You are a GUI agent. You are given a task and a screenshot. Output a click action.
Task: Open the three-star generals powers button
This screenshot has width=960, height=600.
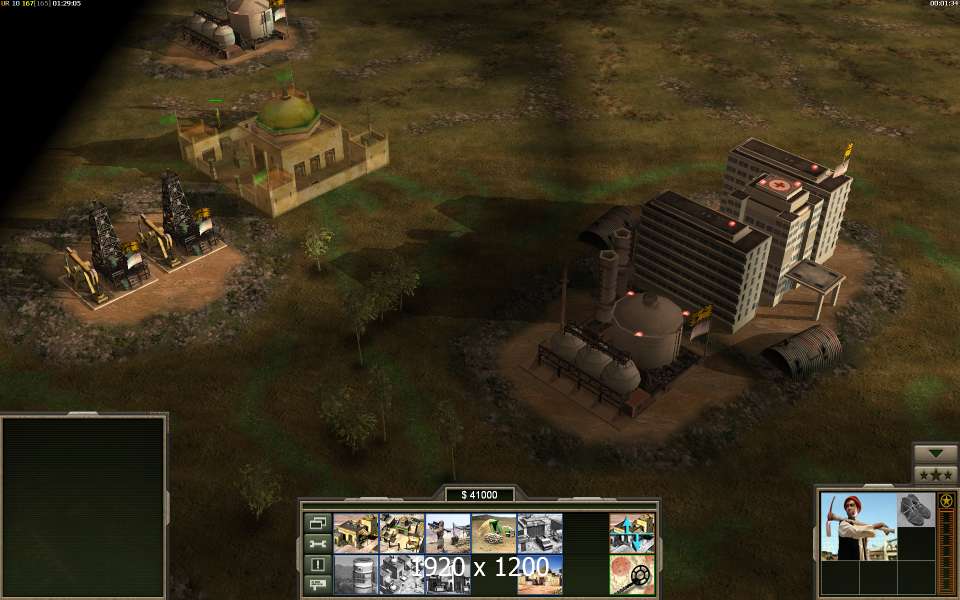[x=935, y=474]
